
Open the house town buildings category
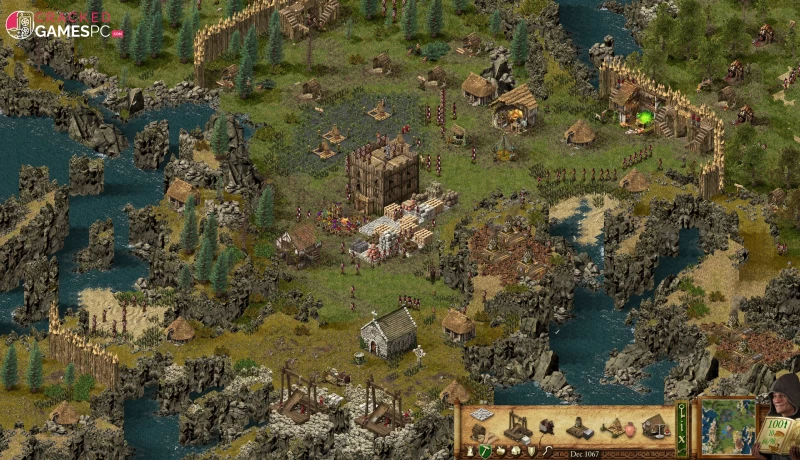[515, 451]
